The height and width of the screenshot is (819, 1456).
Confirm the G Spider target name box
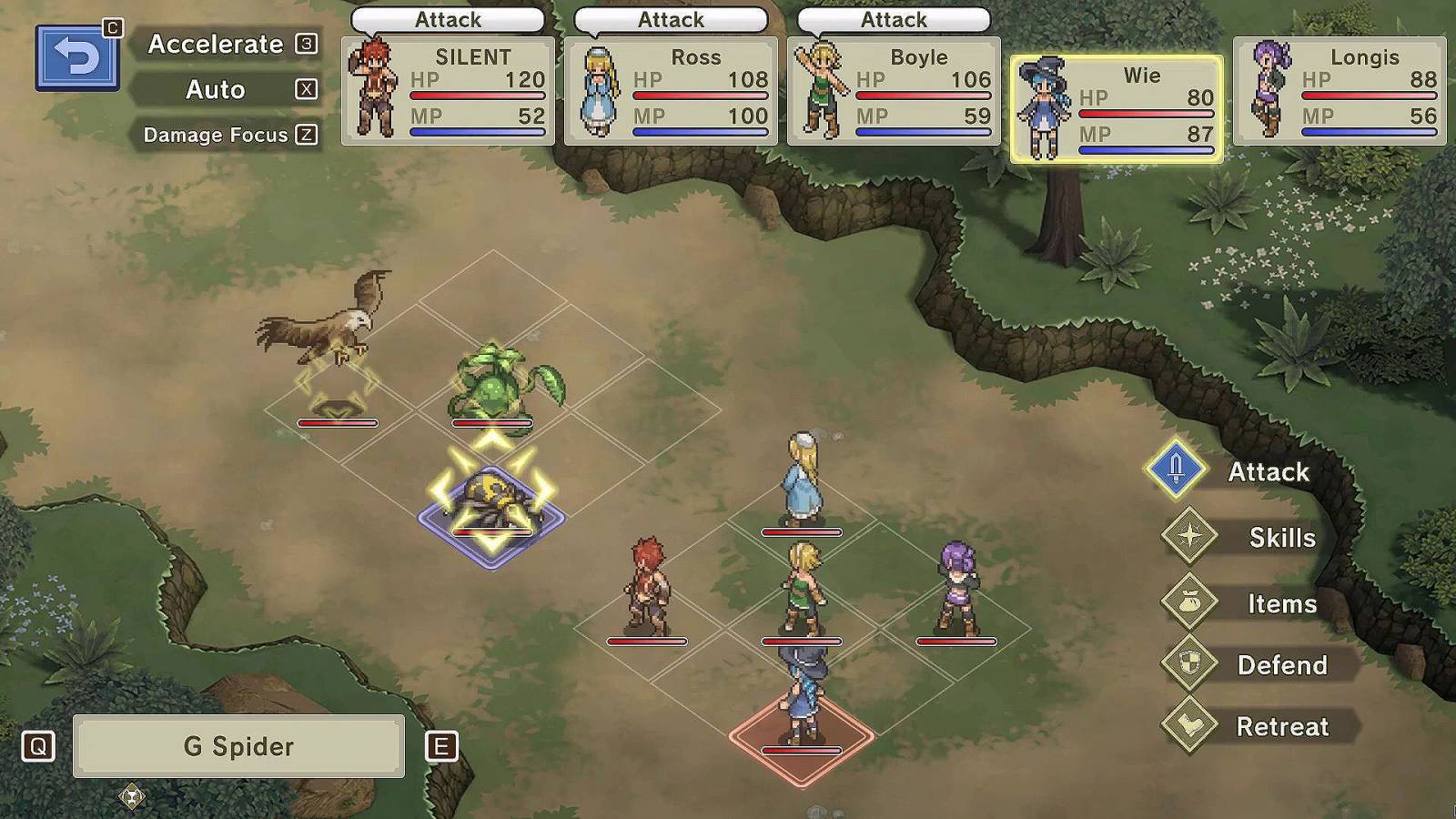click(238, 746)
